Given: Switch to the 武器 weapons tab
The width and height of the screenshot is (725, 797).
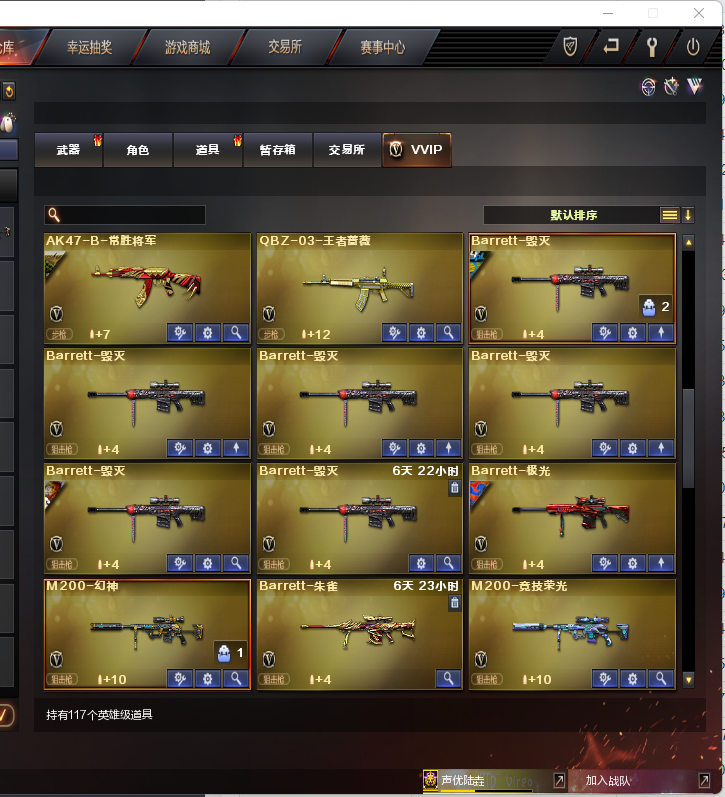Looking at the screenshot, I should coord(68,150).
